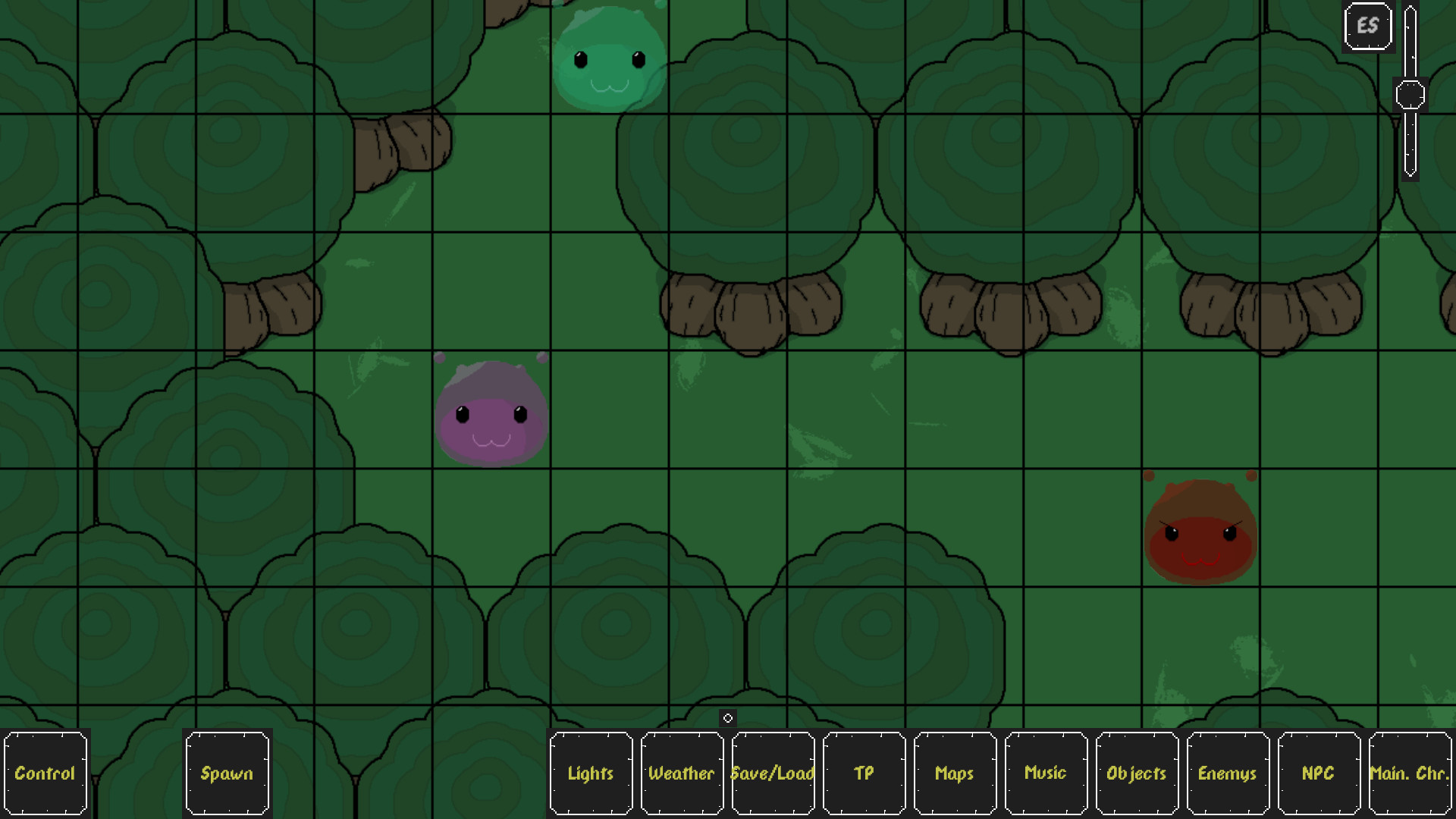
Task: Open the Music panel
Action: [x=1046, y=773]
